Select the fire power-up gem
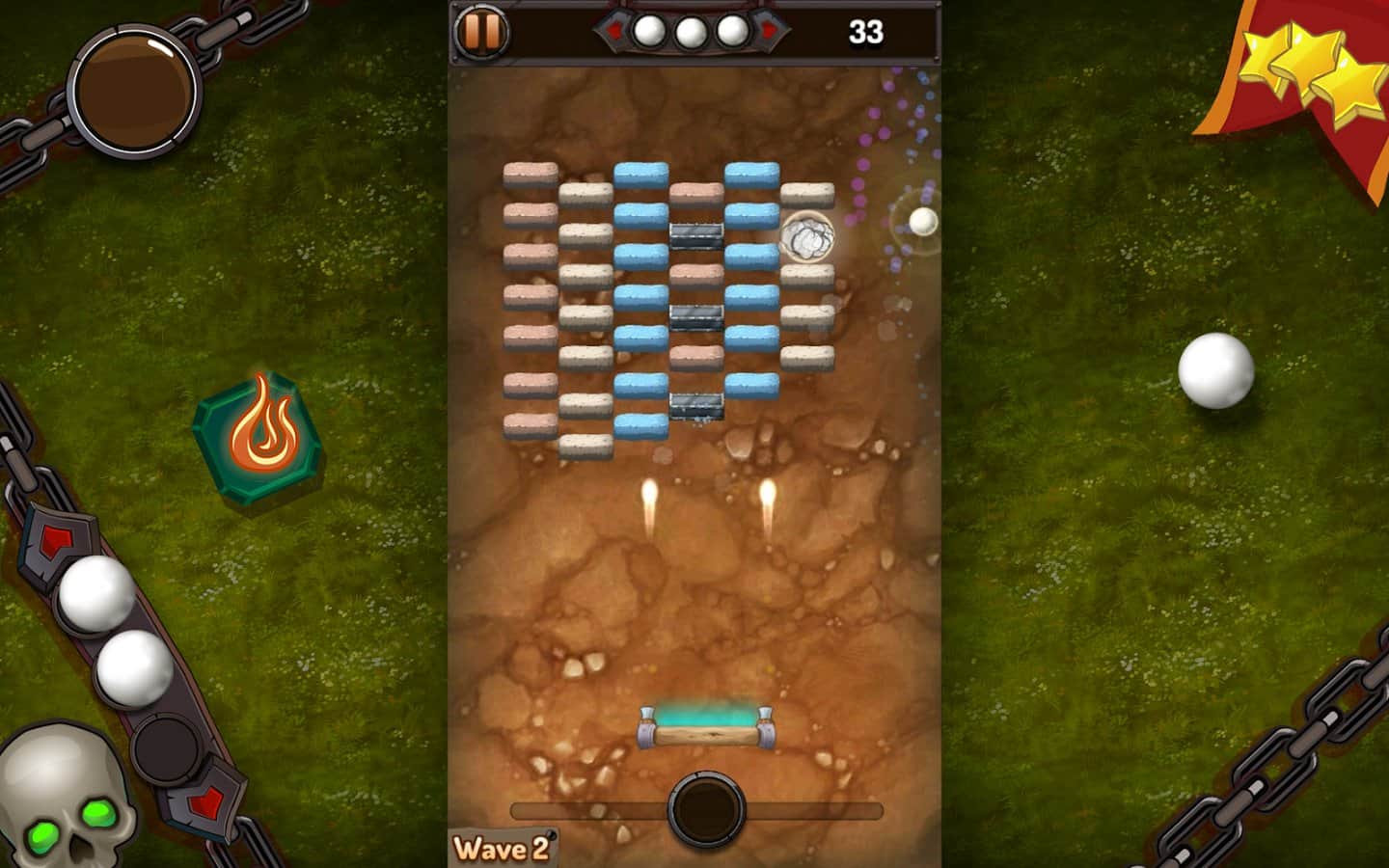This screenshot has width=1389, height=868. (x=259, y=433)
